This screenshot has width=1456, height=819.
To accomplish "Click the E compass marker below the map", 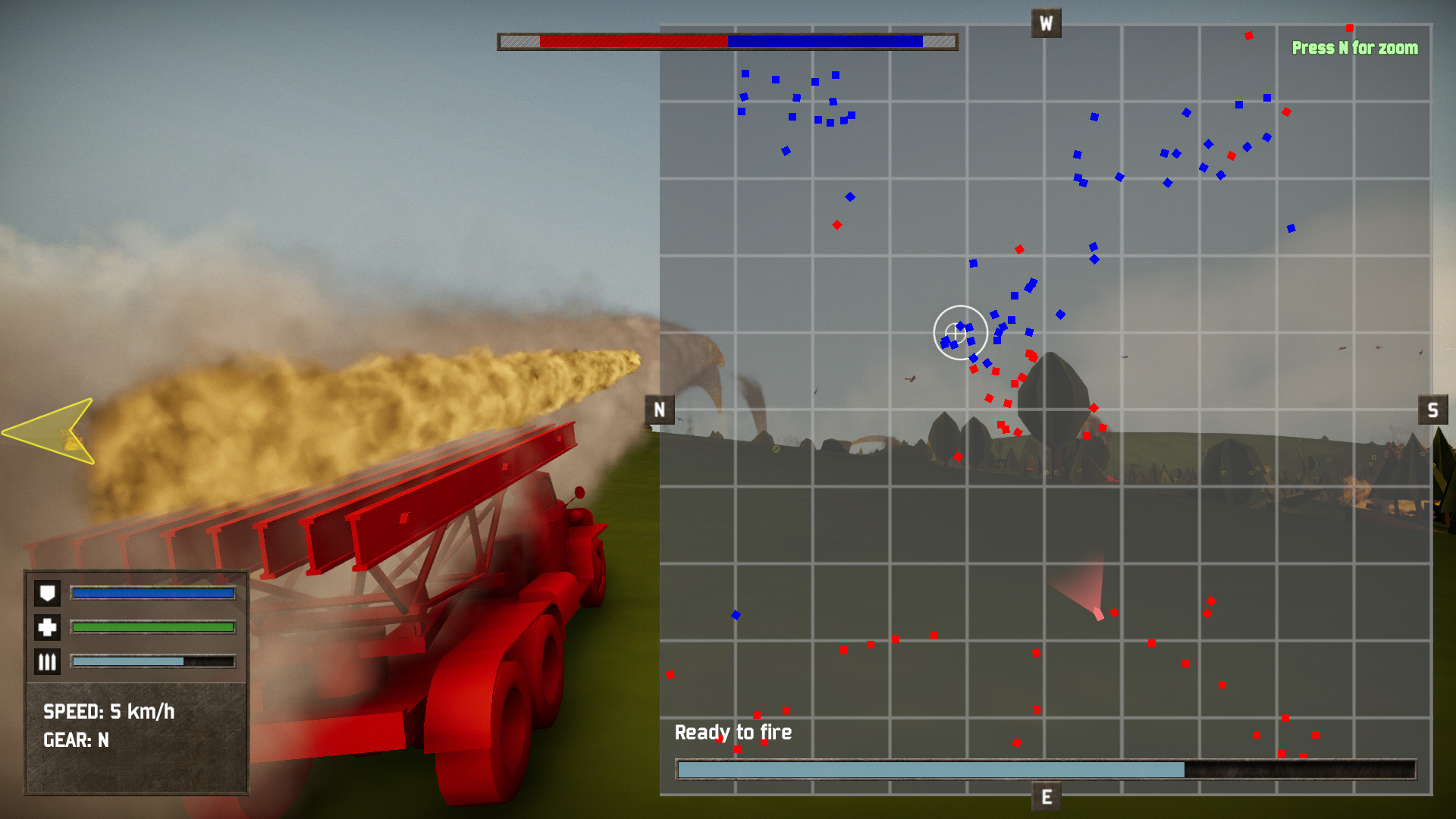I will [x=1045, y=797].
